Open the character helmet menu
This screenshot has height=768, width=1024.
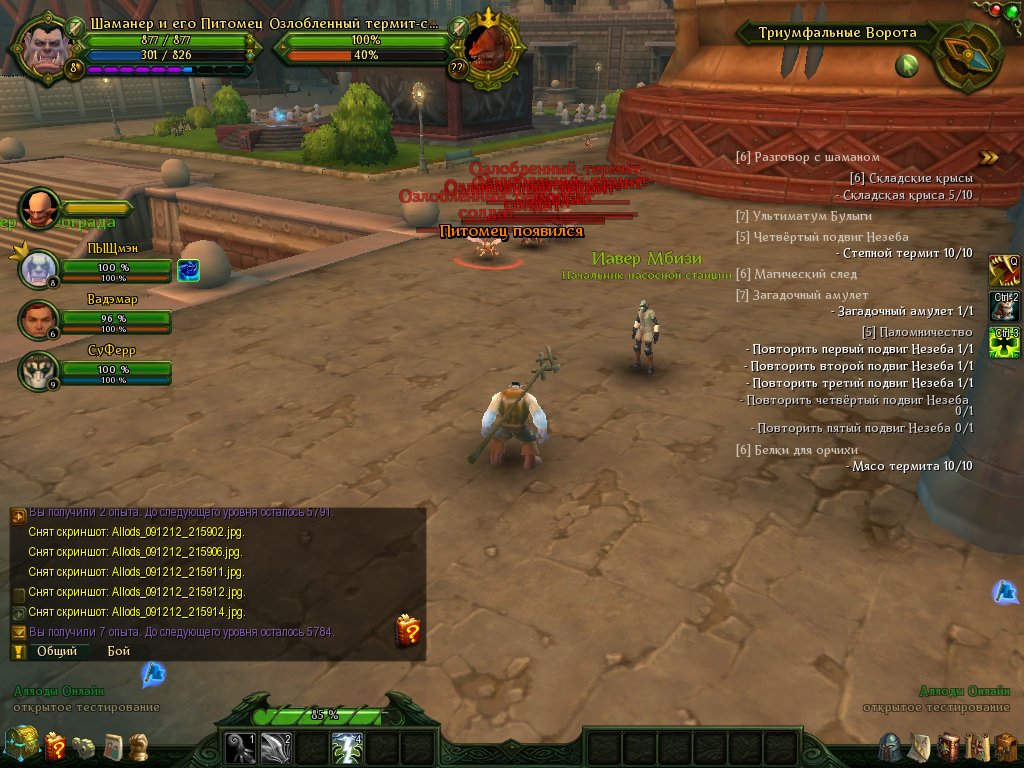[x=890, y=746]
